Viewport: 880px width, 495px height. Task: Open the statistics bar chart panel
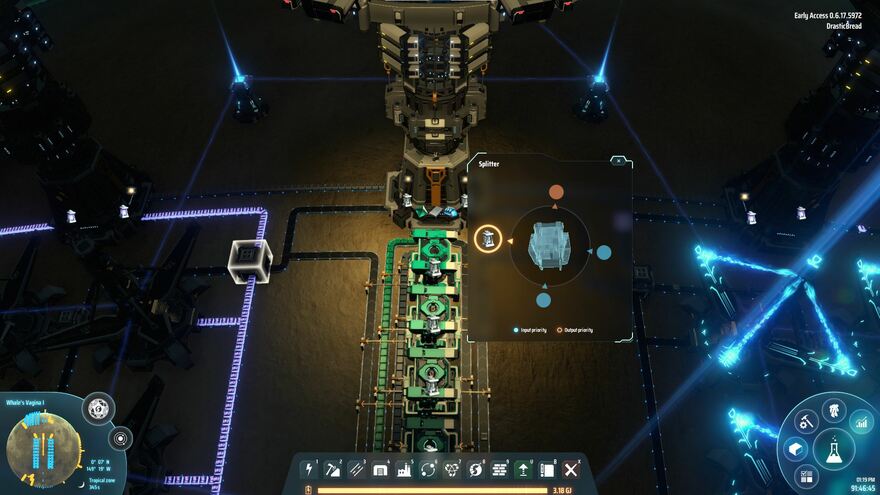pos(861,421)
